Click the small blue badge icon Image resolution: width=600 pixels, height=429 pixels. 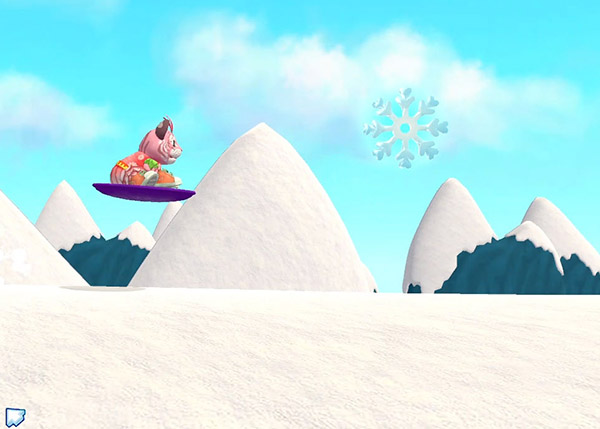(x=14, y=416)
